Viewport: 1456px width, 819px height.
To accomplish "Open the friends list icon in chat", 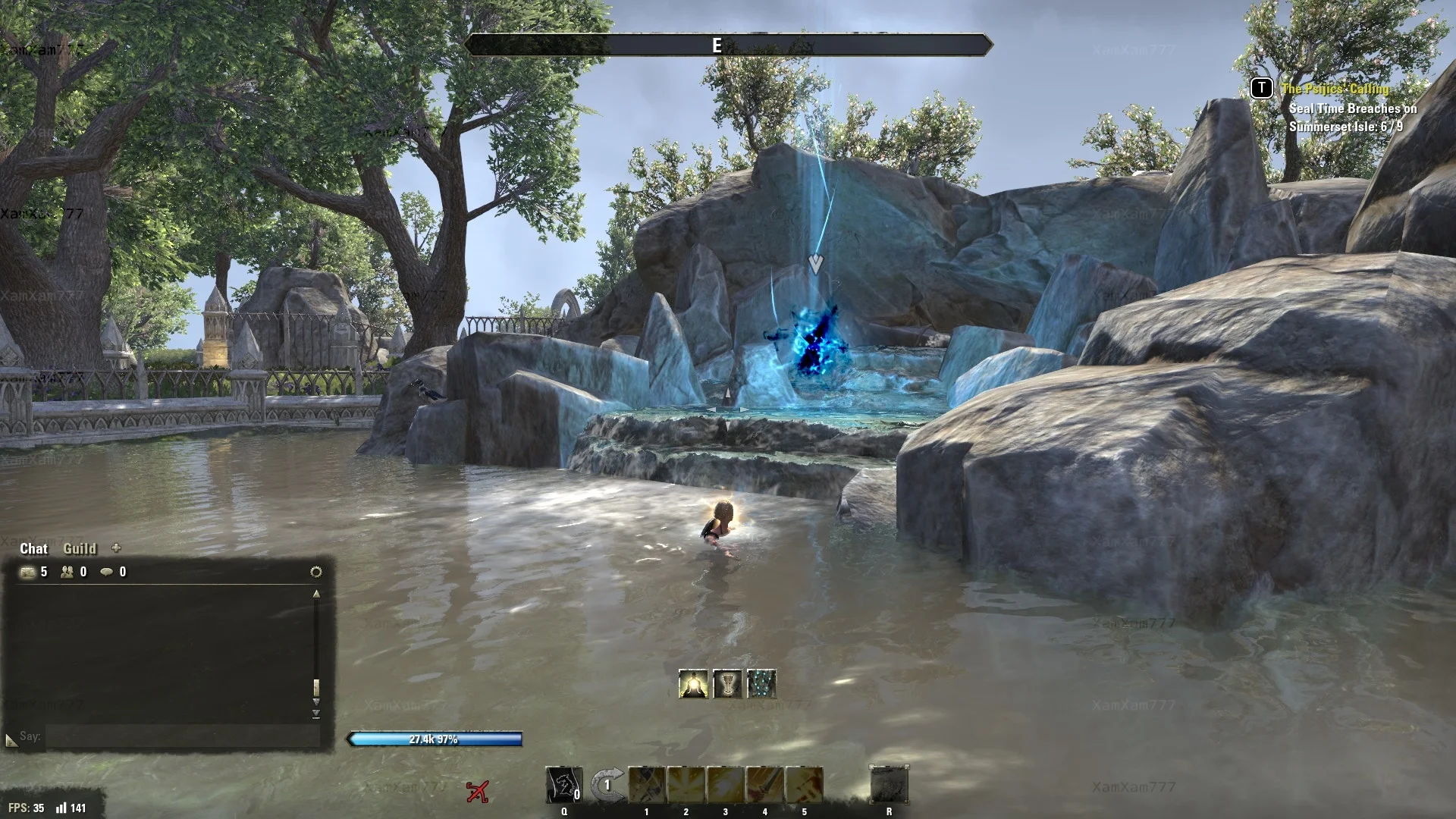I will (67, 572).
